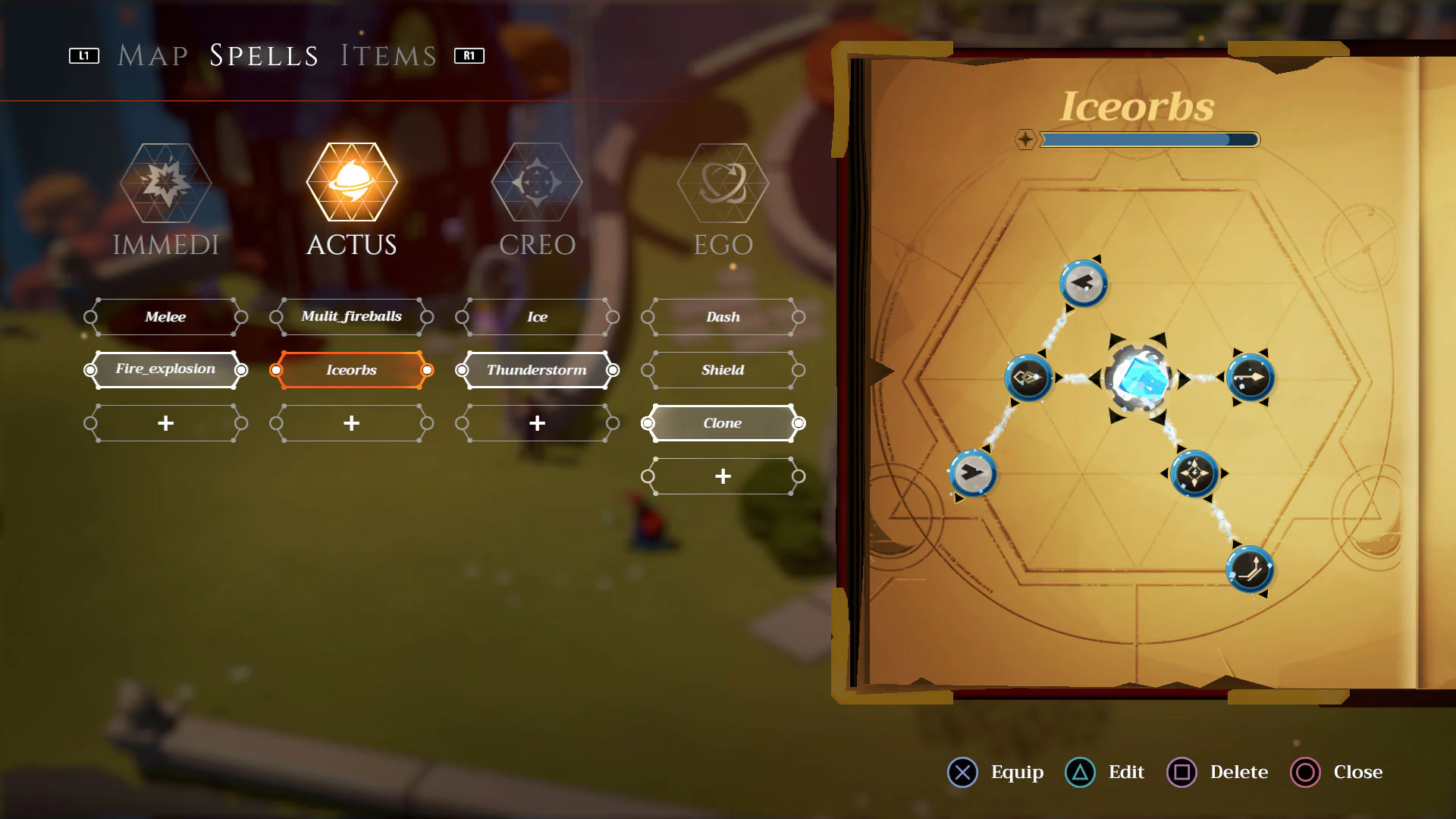Toggle the lightning bolt rune at lower left
1456x819 pixels.
[x=973, y=474]
